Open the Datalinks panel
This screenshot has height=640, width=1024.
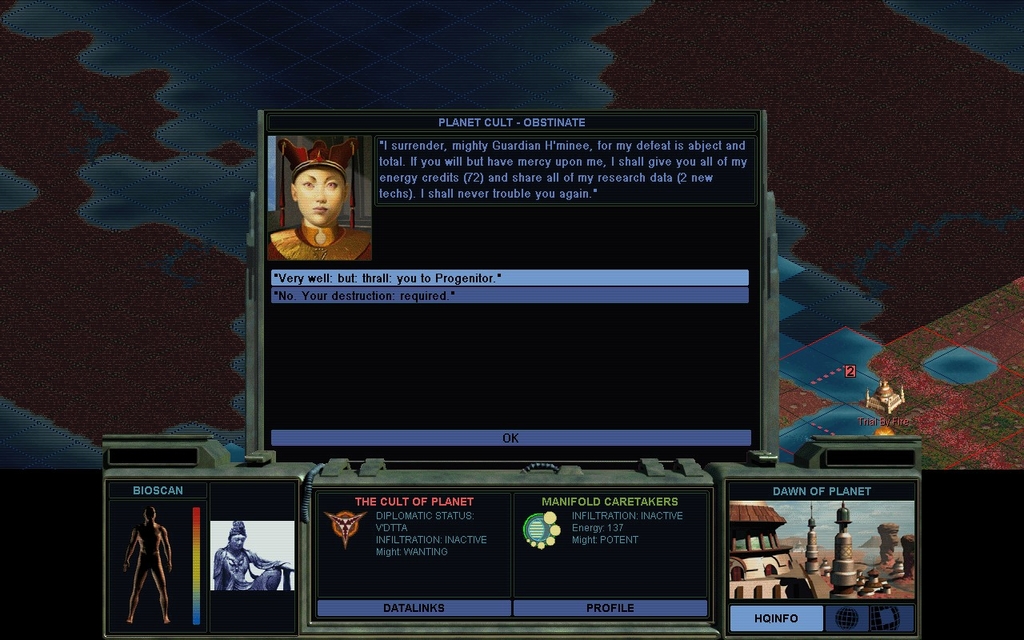click(413, 608)
